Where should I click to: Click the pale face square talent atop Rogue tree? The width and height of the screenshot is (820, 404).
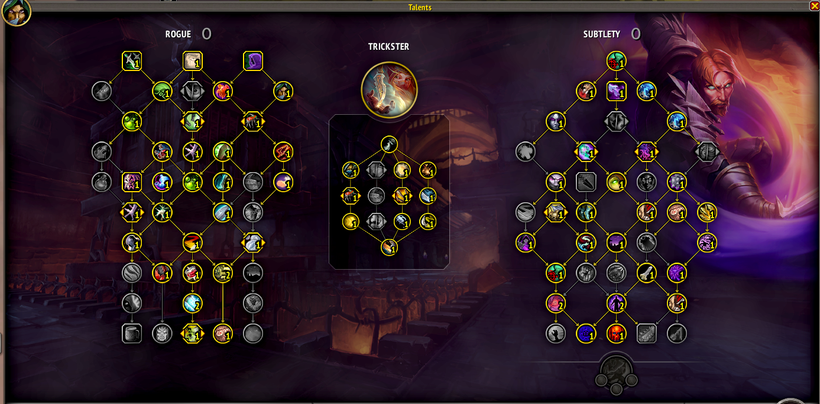pyautogui.click(x=192, y=62)
